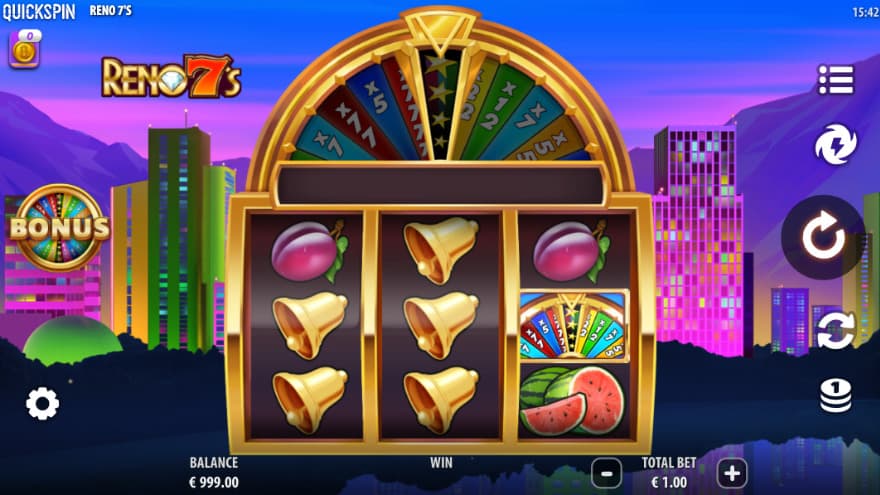Screen dimensions: 880x495
Task: Open the gear settings menu
Action: pyautogui.click(x=43, y=403)
